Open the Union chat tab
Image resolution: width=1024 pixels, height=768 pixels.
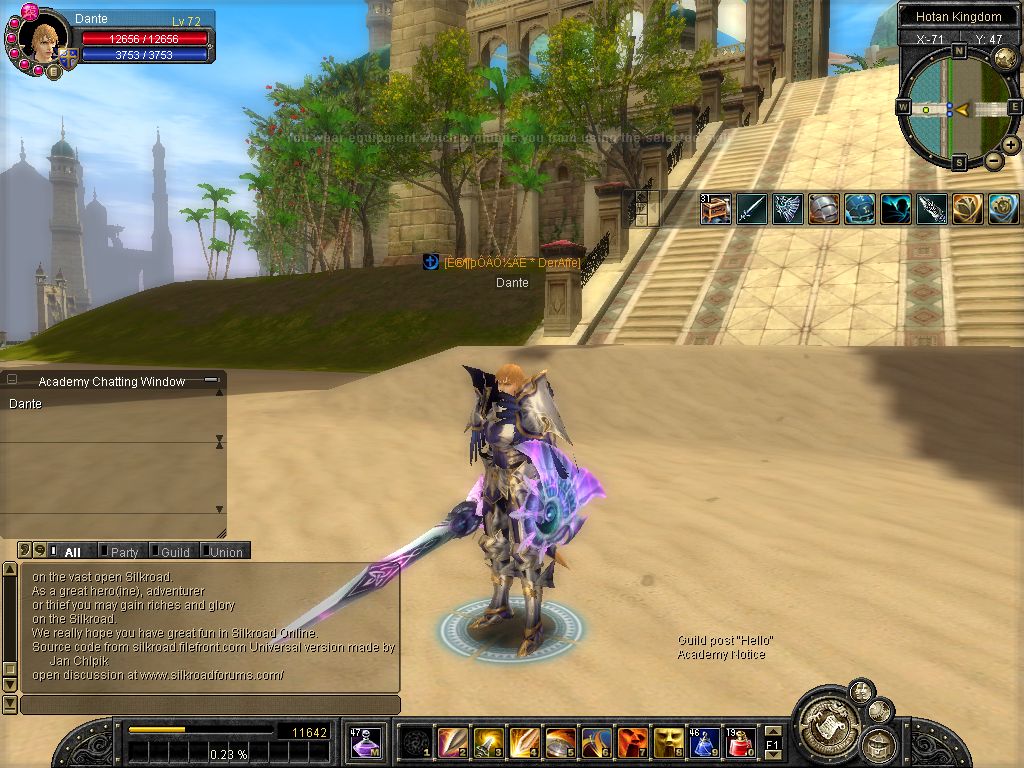coord(226,552)
